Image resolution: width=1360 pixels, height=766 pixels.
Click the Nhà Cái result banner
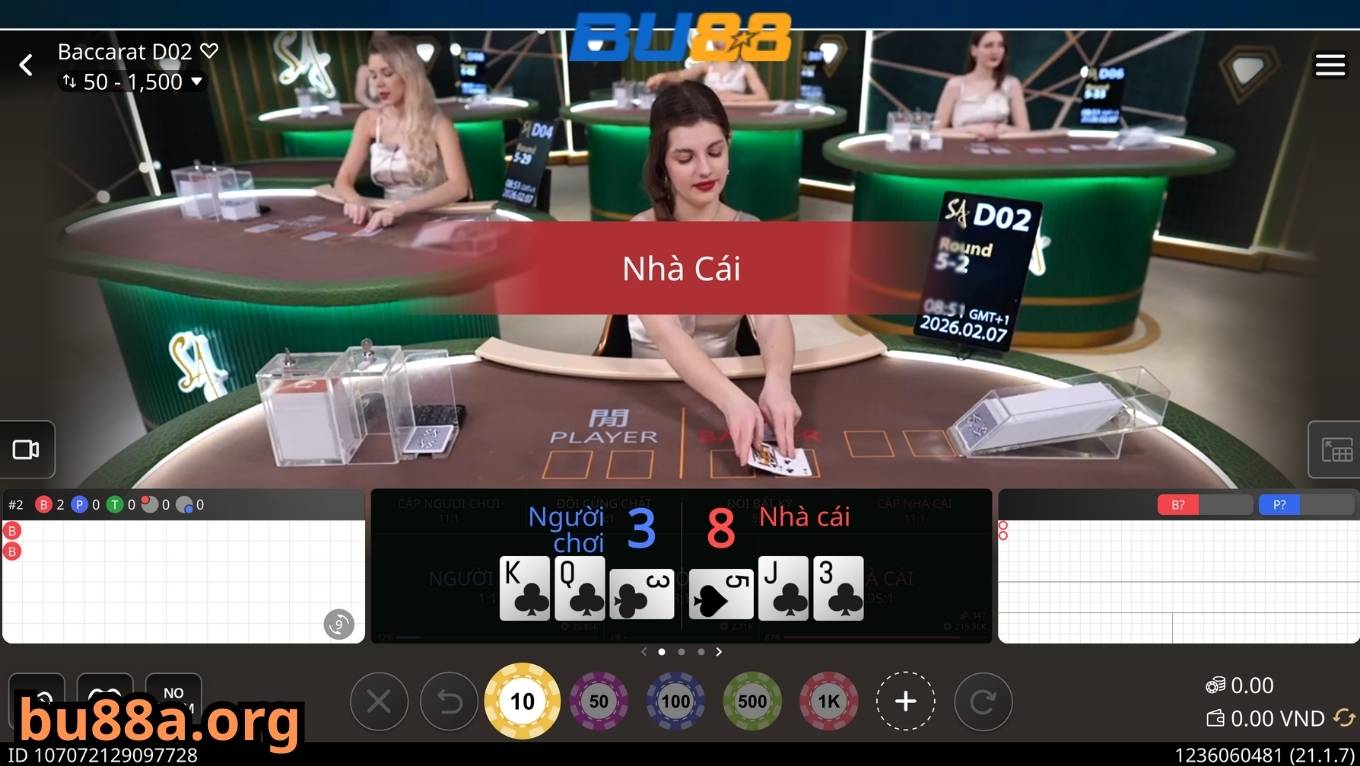click(x=680, y=267)
